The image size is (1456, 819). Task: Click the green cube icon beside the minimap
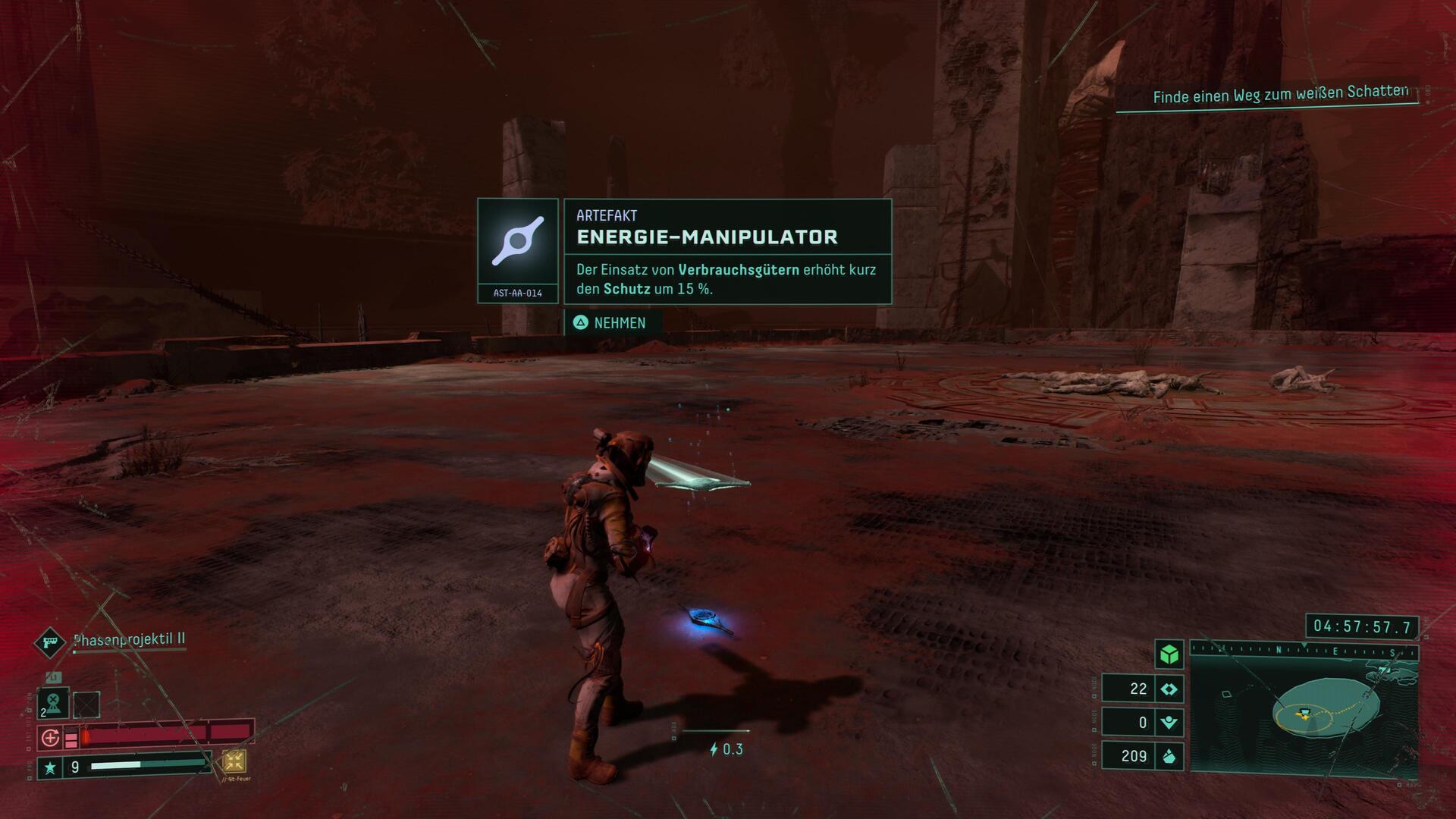1169,654
